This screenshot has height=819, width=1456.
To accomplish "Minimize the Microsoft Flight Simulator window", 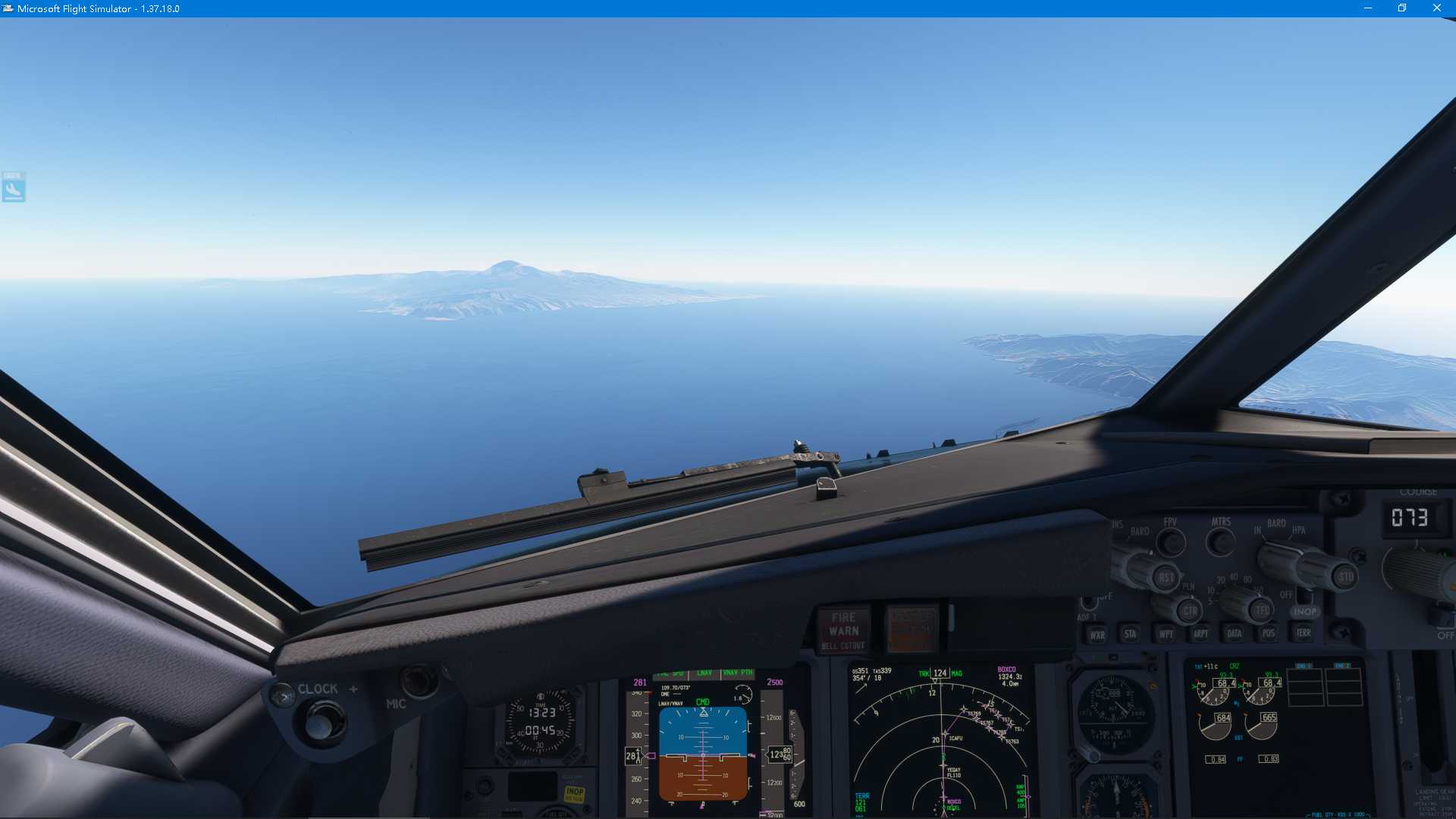I will pos(1367,8).
